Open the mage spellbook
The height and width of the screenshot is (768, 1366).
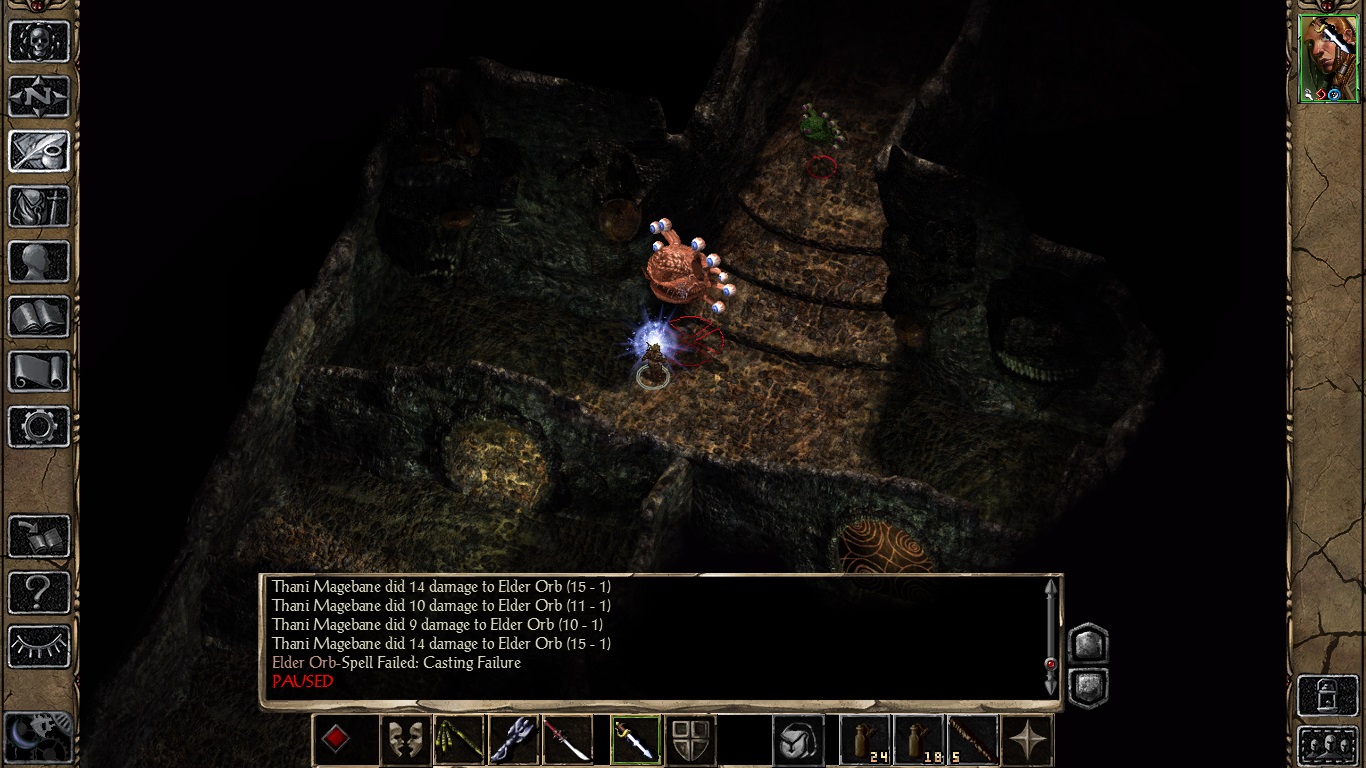(x=39, y=316)
